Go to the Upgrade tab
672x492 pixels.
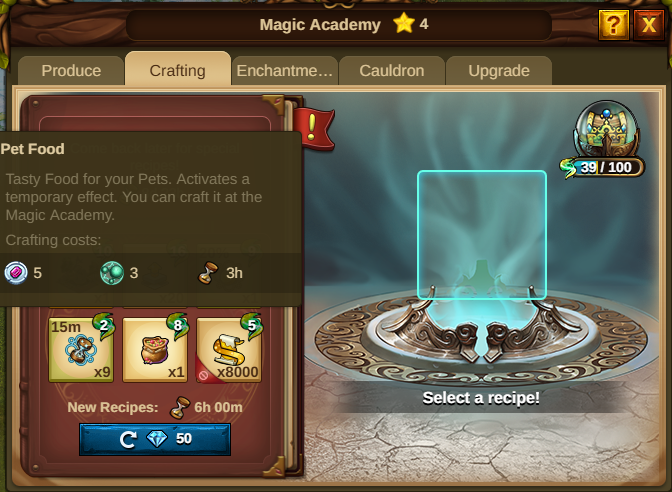(498, 71)
